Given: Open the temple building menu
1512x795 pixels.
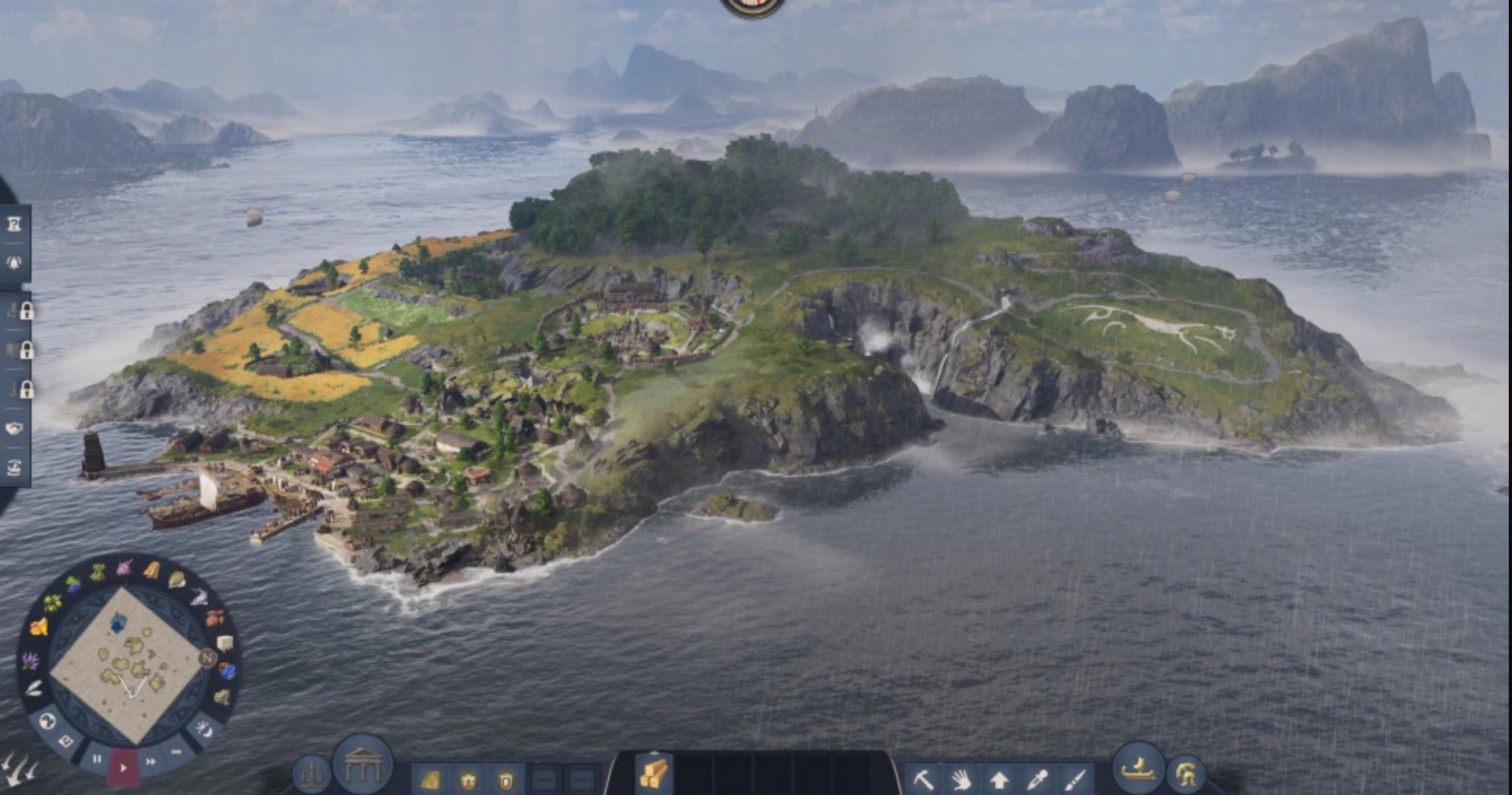Looking at the screenshot, I should [362, 764].
